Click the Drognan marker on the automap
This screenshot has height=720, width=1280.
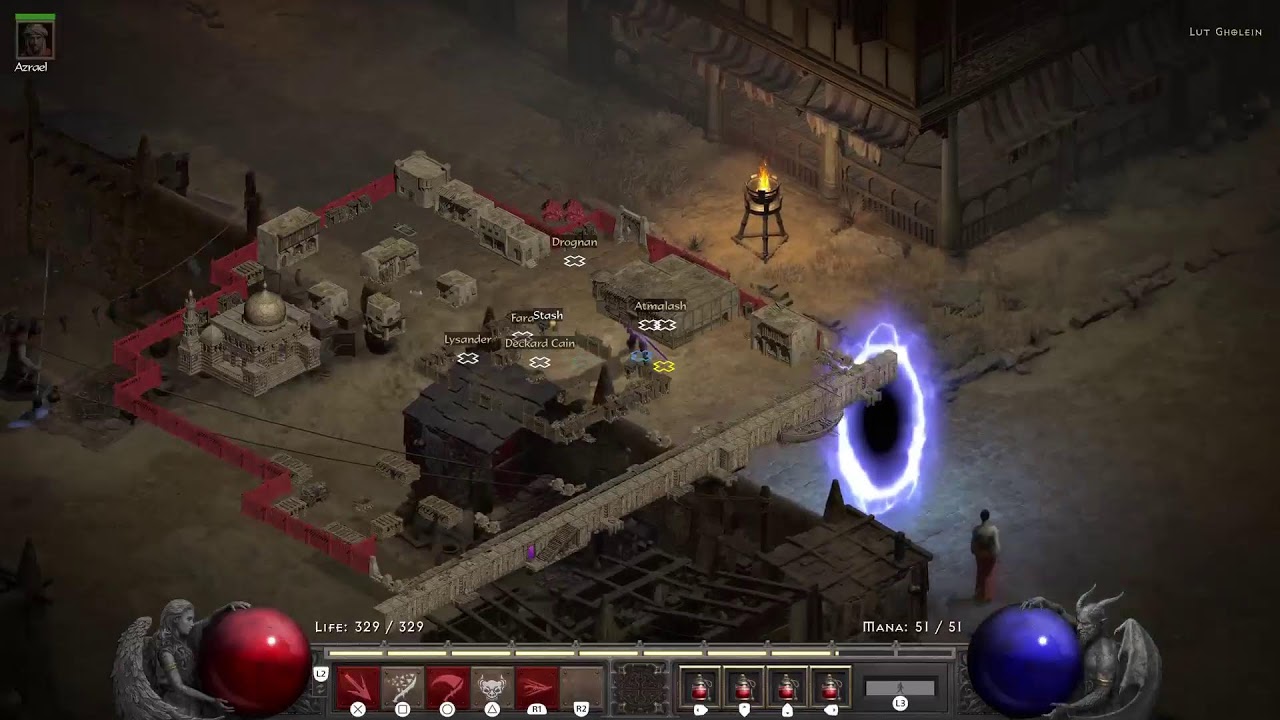[574, 261]
